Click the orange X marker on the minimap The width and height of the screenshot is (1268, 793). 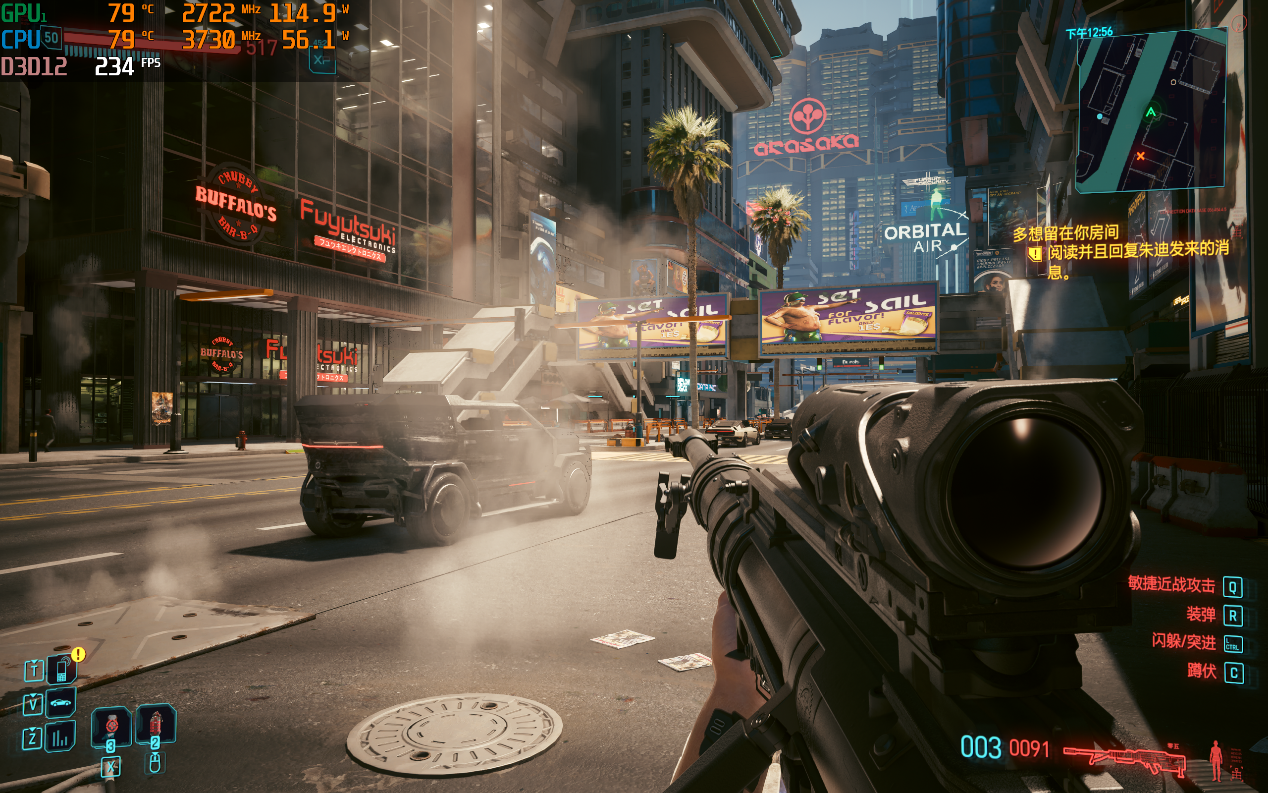pyautogui.click(x=1141, y=156)
